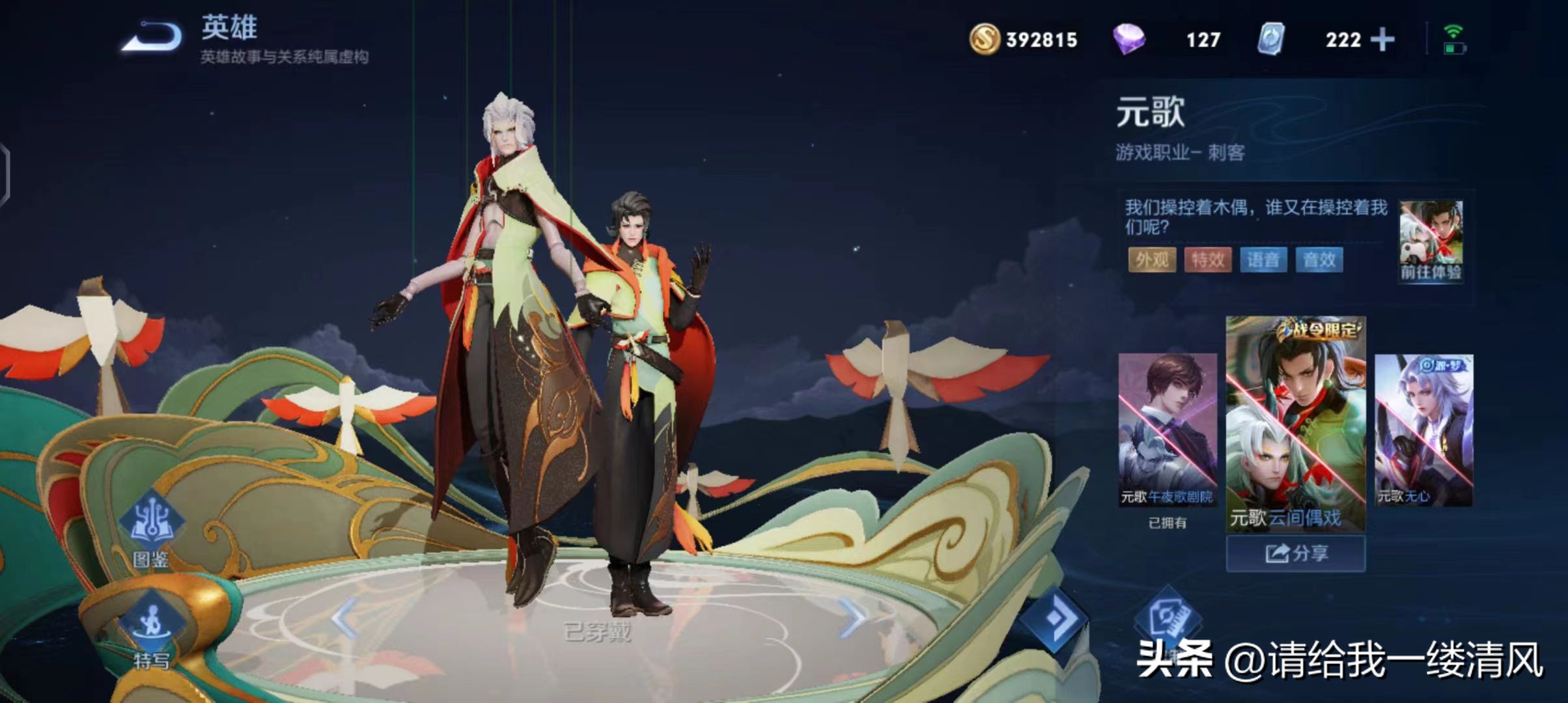Choose the 元歌 云间偶戏 skin card
The image size is (1568, 703).
pos(1295,423)
